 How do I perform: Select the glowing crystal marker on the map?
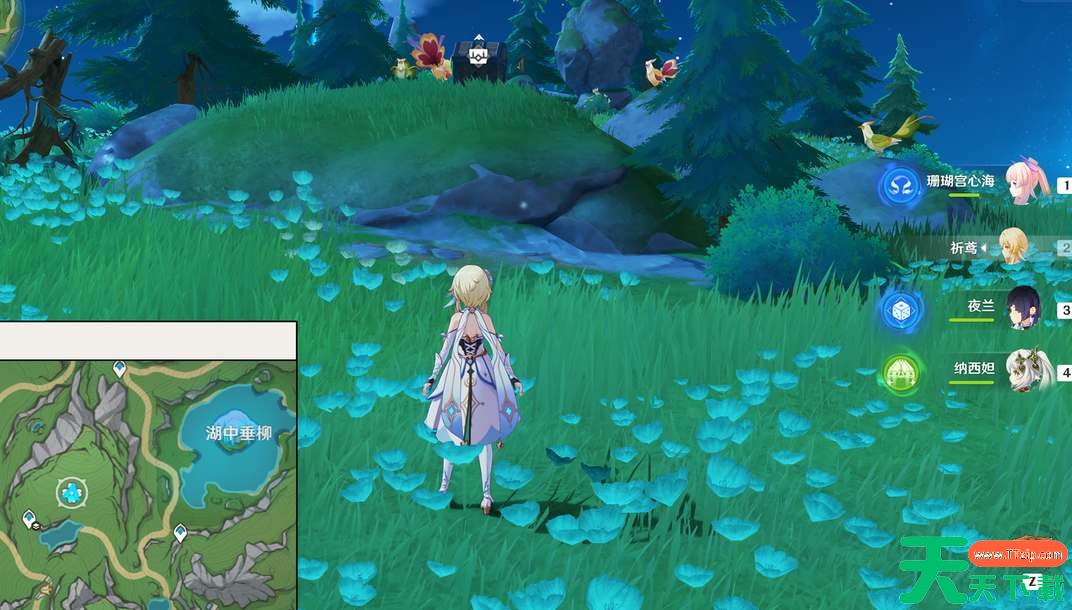pos(71,491)
